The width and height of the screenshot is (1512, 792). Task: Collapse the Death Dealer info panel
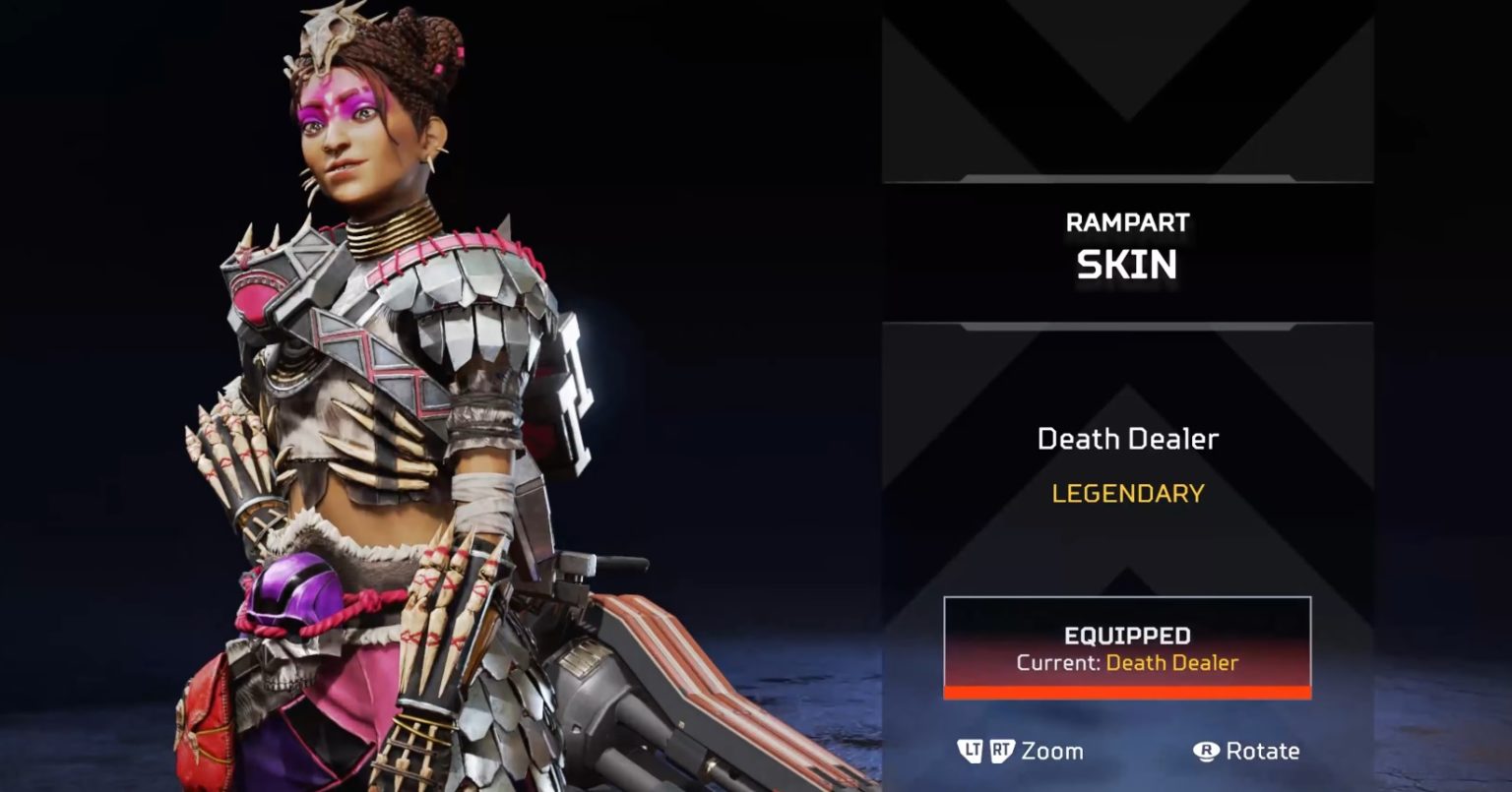tap(1126, 462)
